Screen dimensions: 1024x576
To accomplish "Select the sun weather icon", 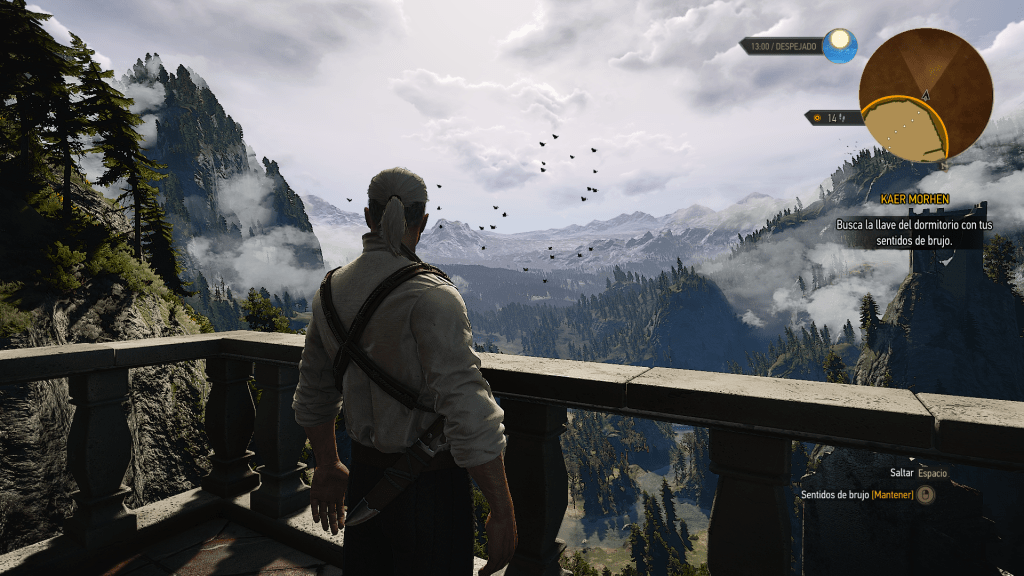I will click(x=840, y=45).
